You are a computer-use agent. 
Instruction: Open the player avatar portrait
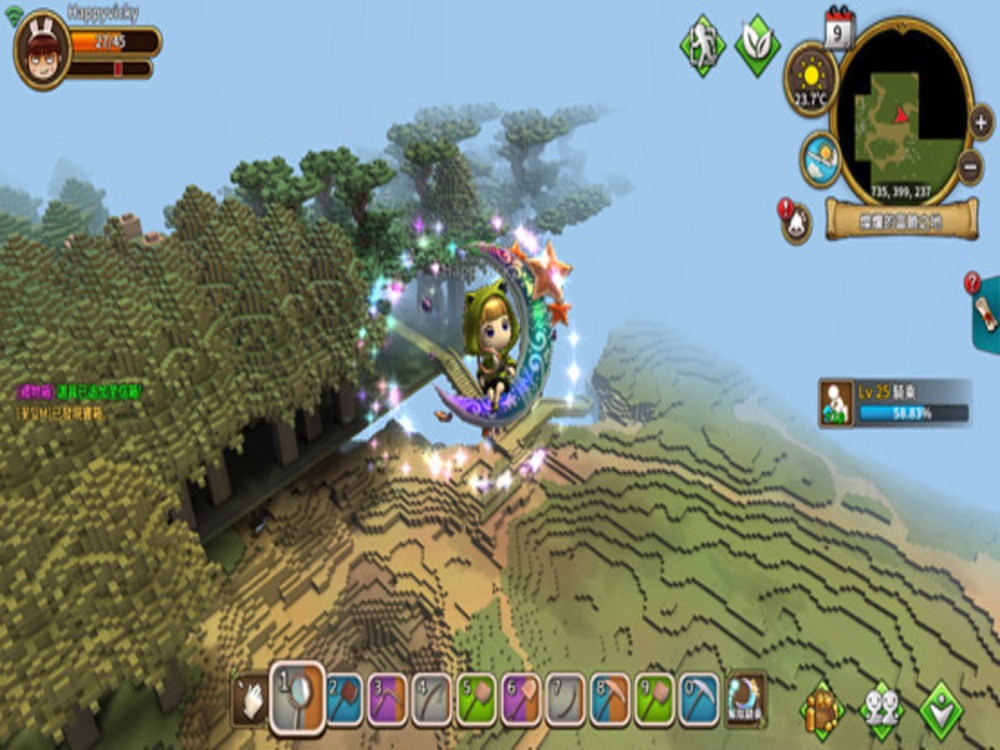[42, 50]
